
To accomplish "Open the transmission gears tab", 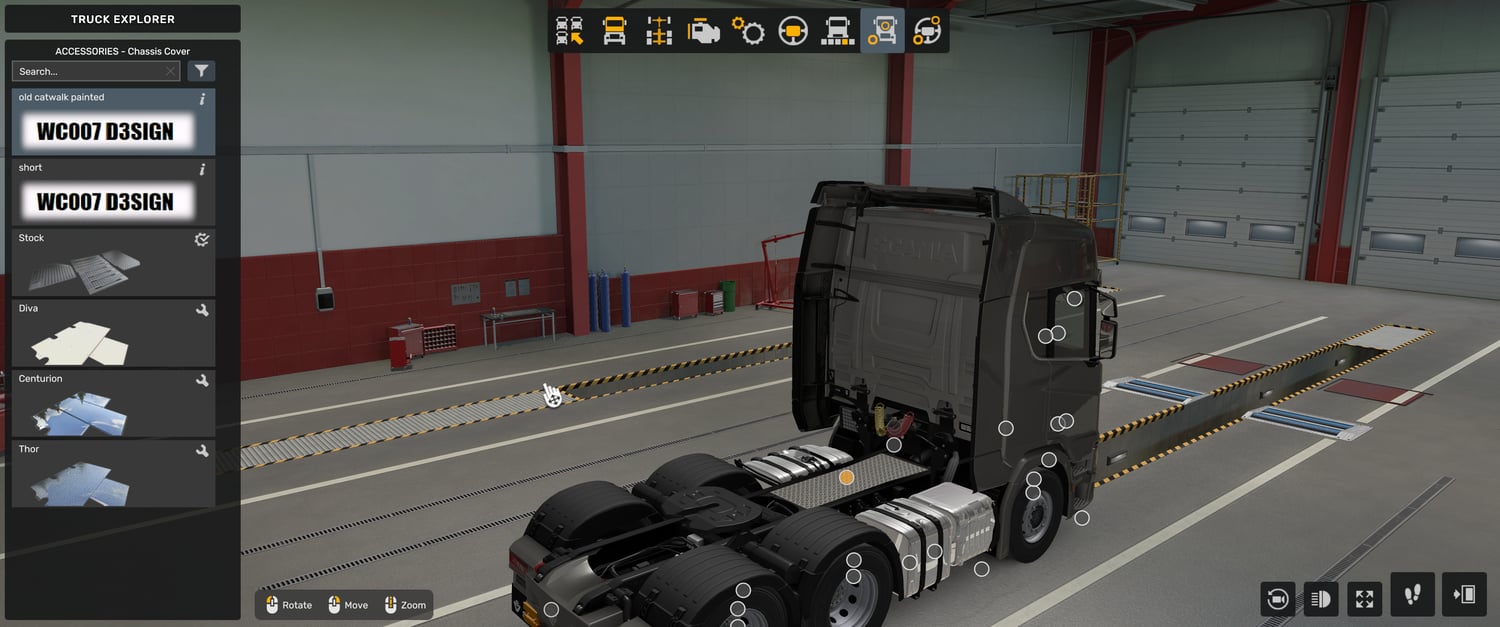I will (748, 31).
